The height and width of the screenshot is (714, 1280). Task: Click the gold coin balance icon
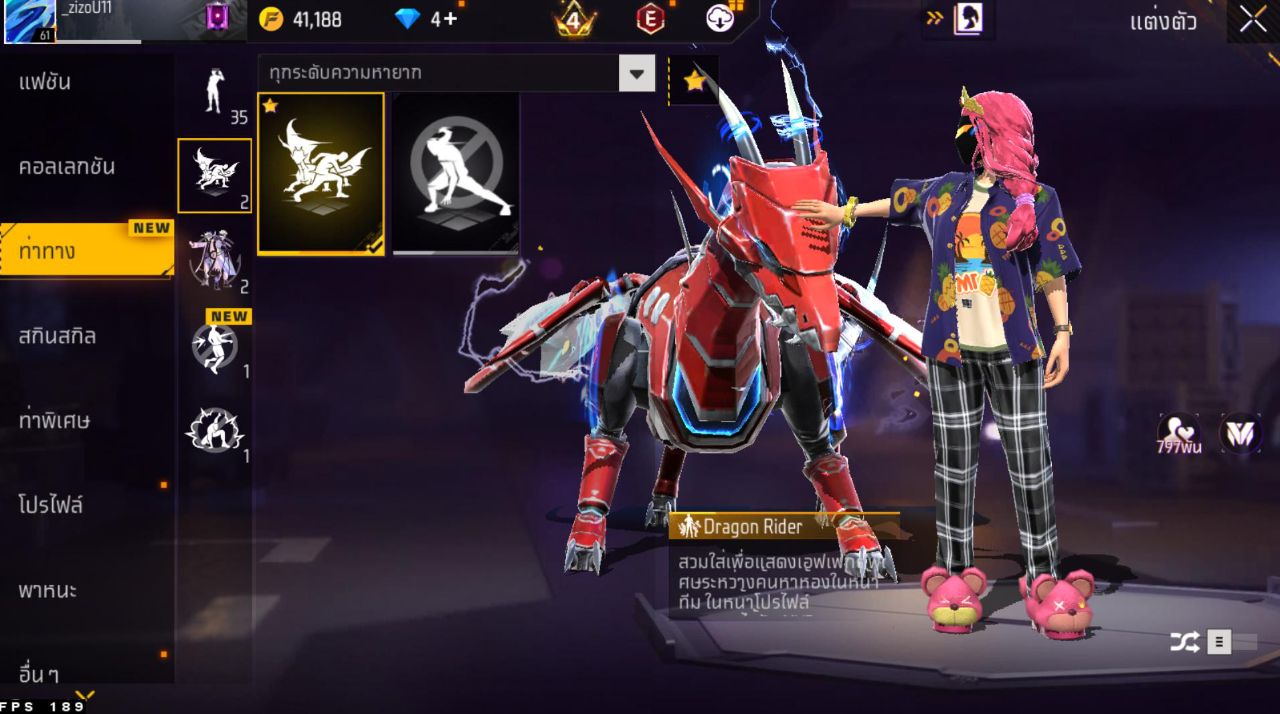coord(271,18)
